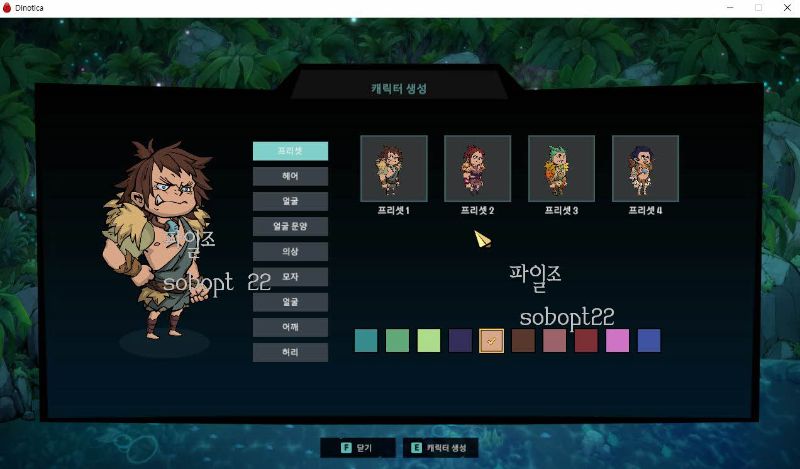Image resolution: width=800 pixels, height=469 pixels.
Task: Pick the bright pink color swatch
Action: 617,341
